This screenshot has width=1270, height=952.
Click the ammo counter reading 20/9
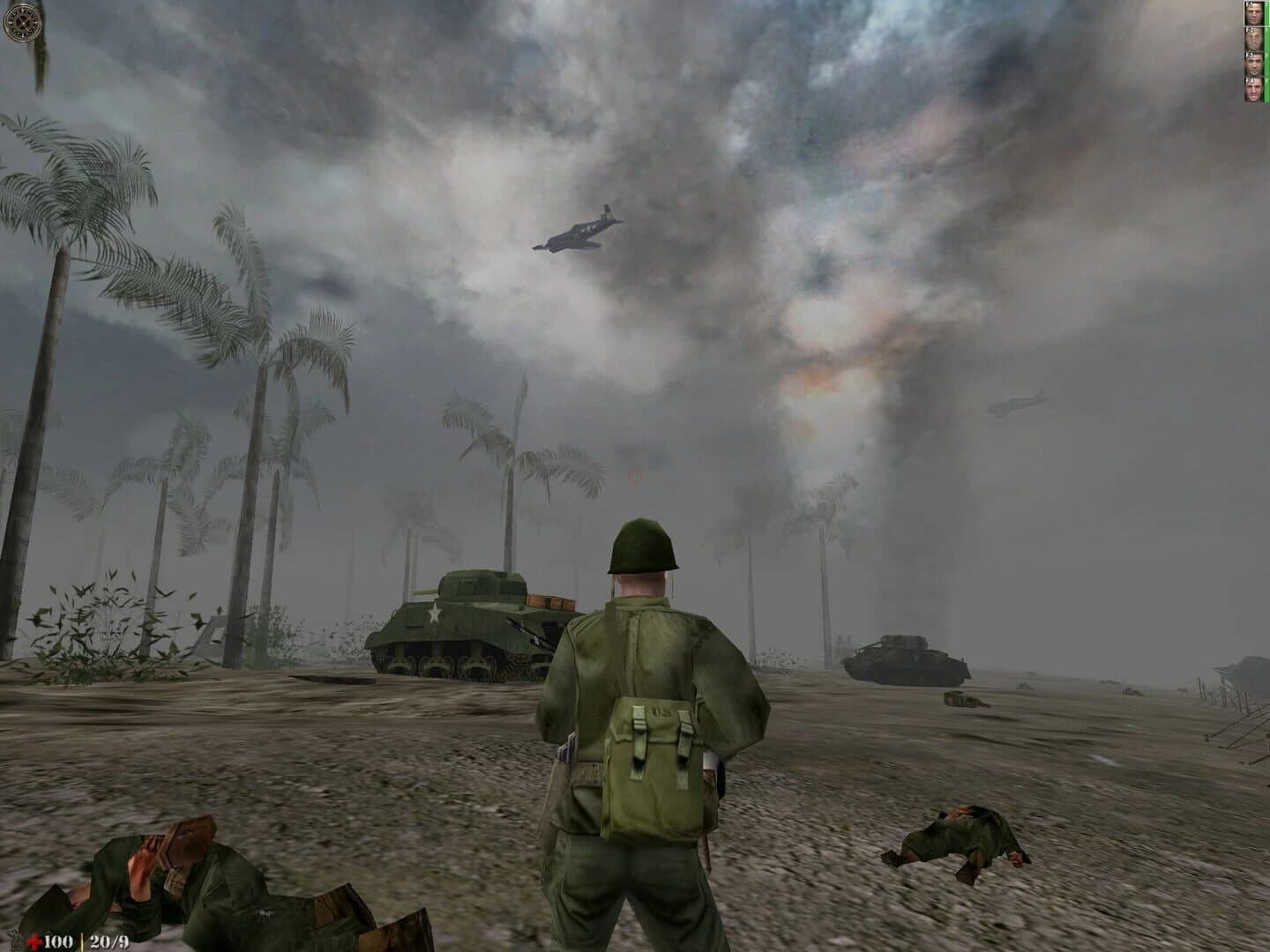(108, 941)
